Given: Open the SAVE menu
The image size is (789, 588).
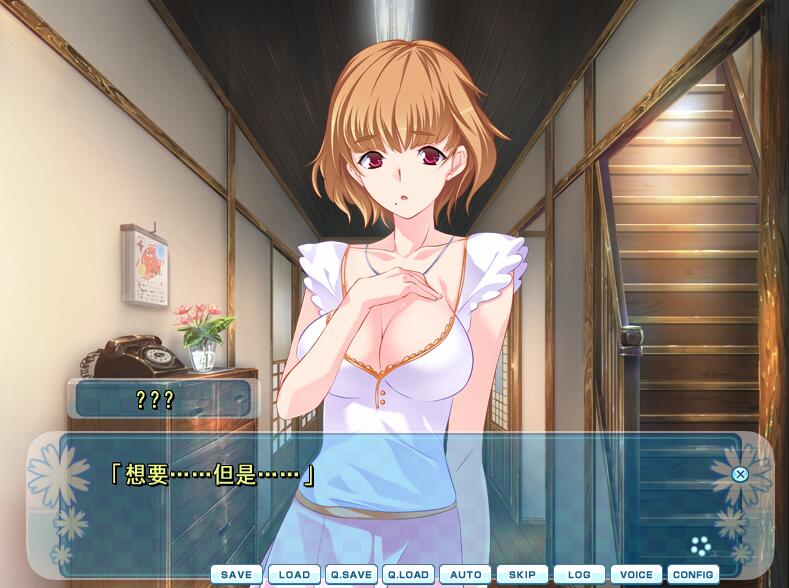Looking at the screenshot, I should (x=236, y=575).
